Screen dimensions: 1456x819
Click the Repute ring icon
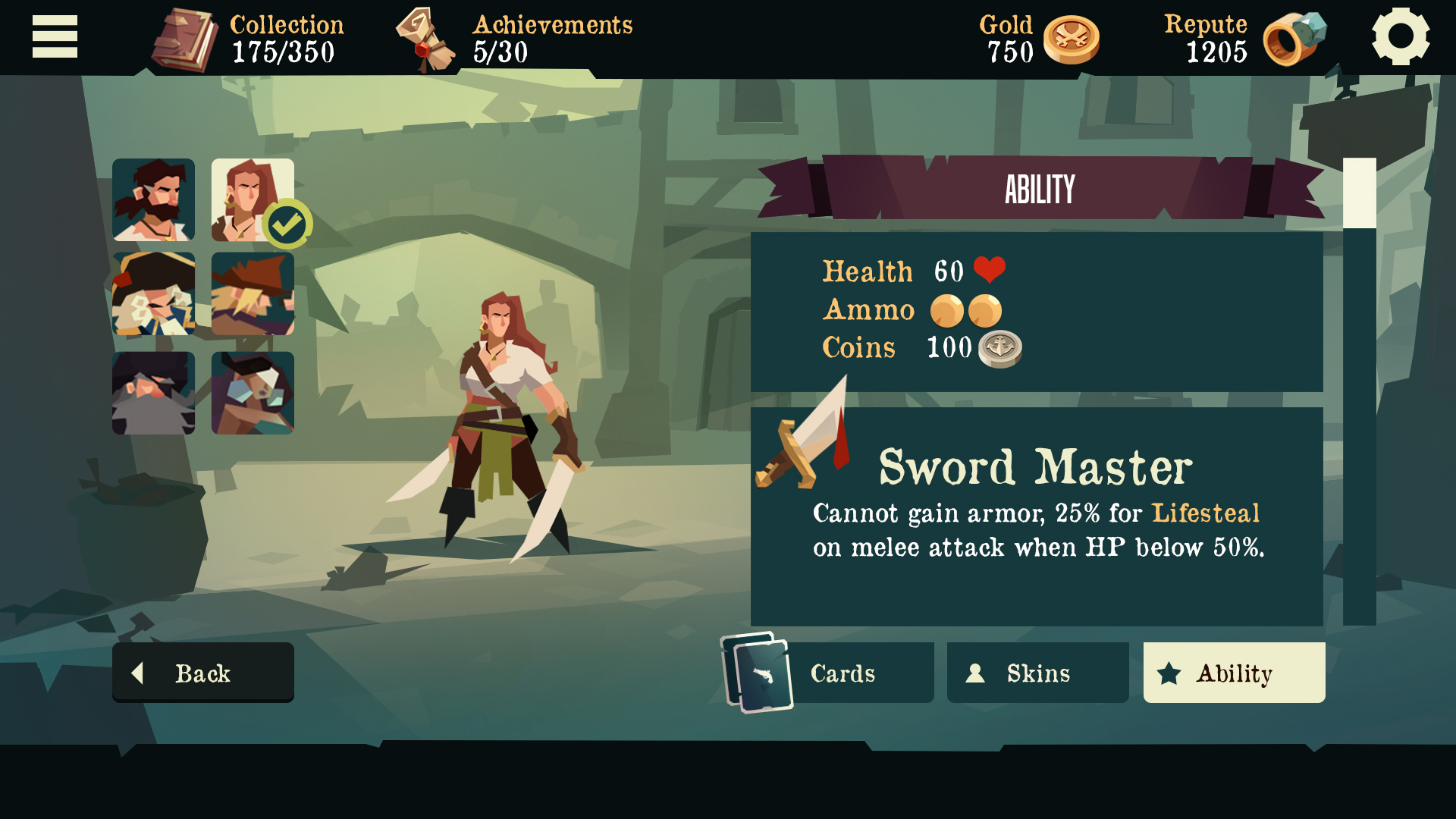click(1294, 39)
